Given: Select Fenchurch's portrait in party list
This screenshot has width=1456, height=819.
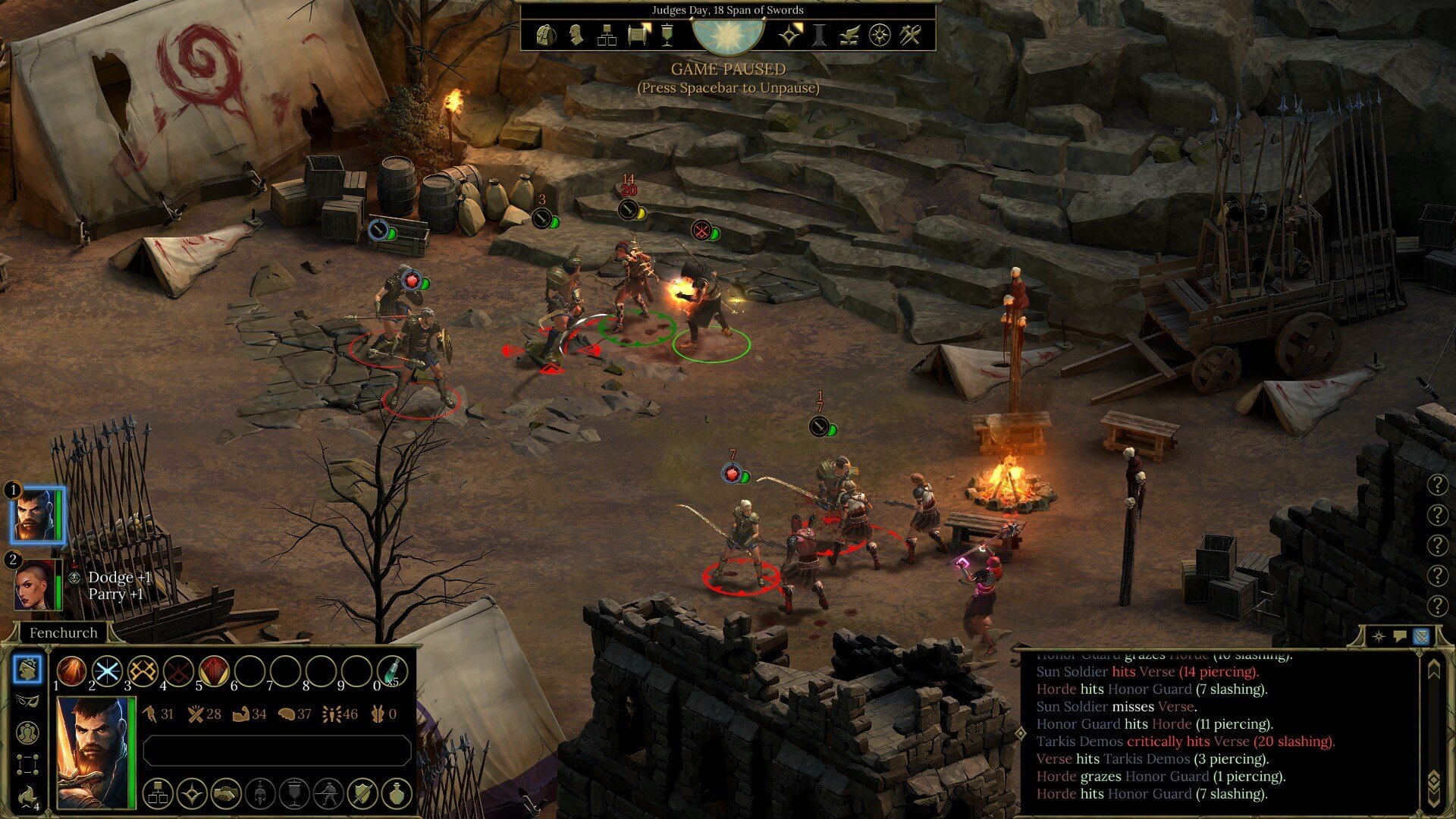Looking at the screenshot, I should [x=36, y=515].
